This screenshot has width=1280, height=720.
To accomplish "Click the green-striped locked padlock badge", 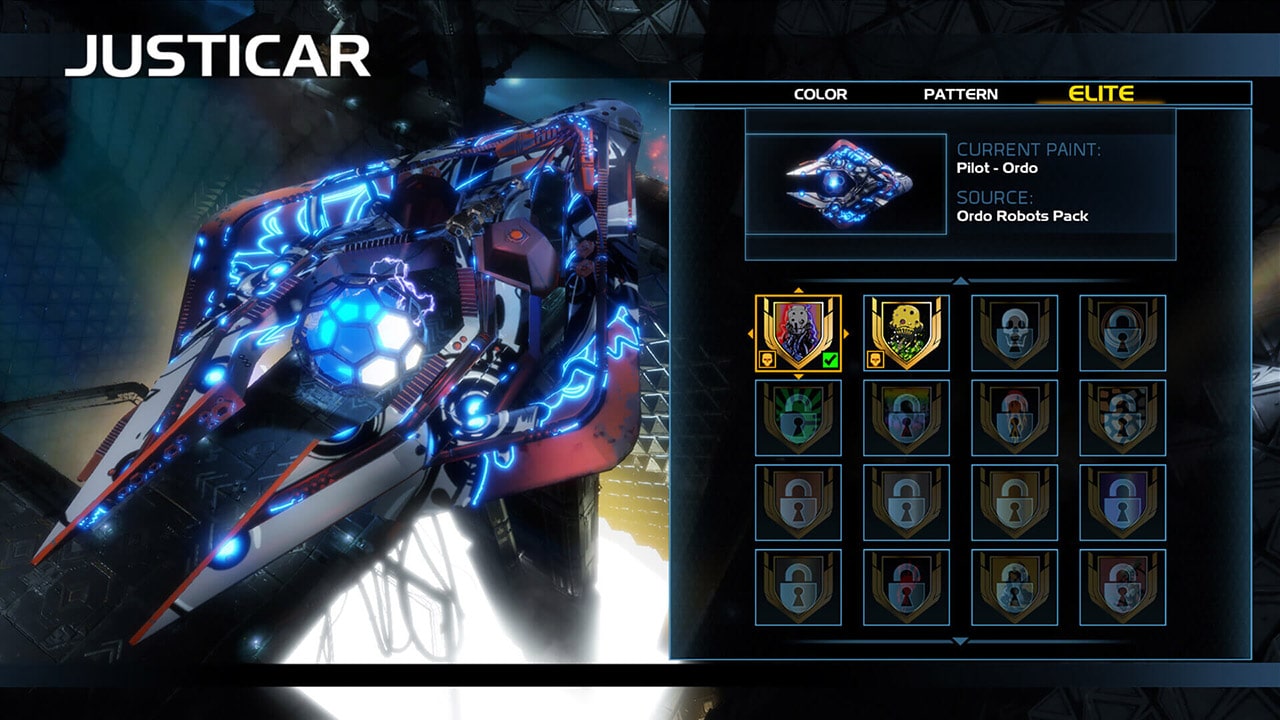I will click(x=798, y=420).
